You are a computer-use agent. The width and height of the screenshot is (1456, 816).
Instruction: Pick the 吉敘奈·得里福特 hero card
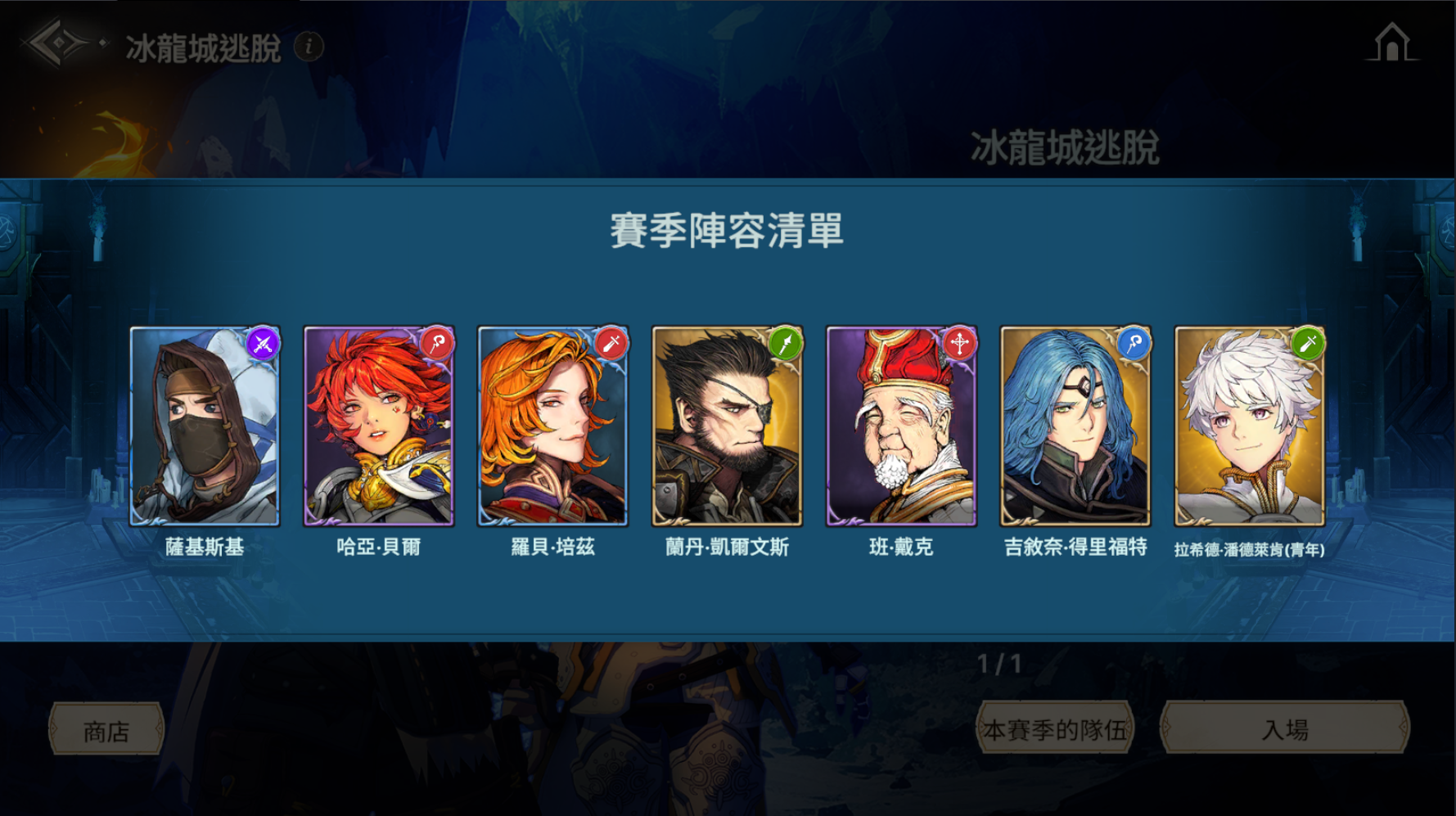(1075, 426)
